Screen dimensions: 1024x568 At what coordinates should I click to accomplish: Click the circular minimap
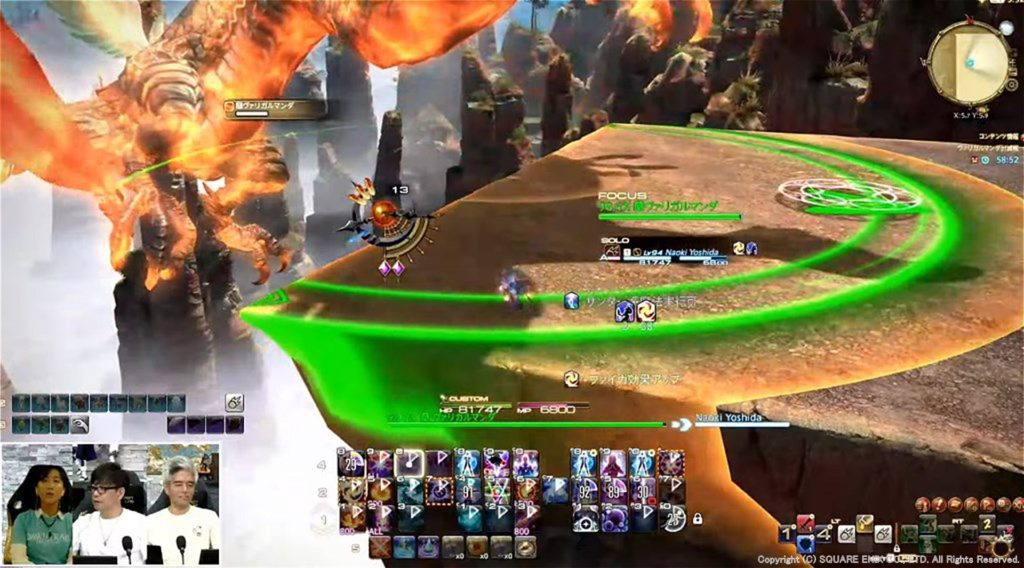(970, 62)
